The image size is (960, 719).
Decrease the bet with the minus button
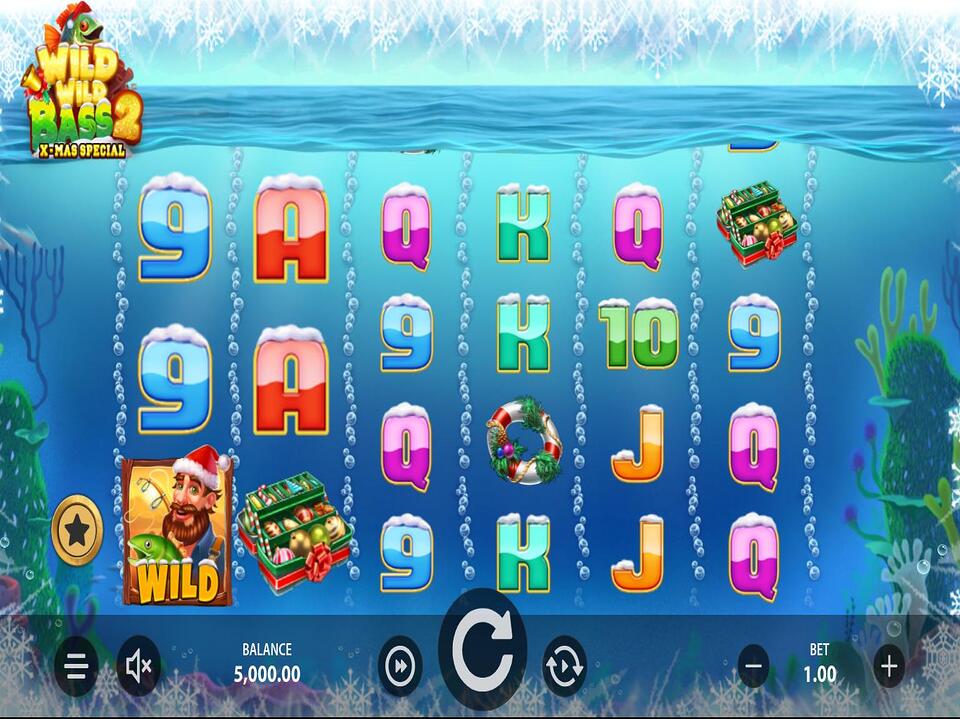point(754,665)
